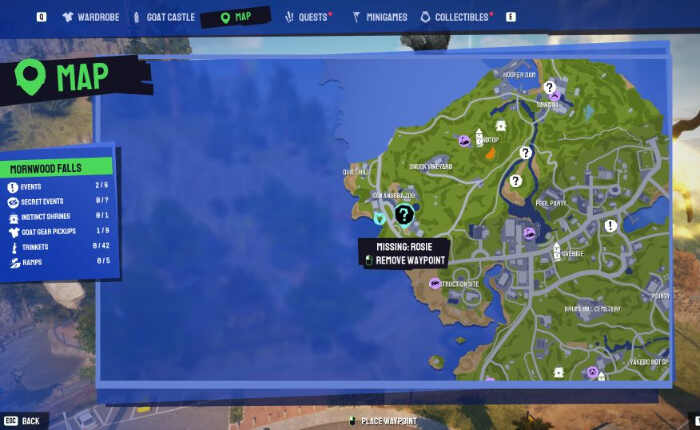The height and width of the screenshot is (430, 700).
Task: Select the question mark marker below Hooper Dam
Action: click(x=549, y=88)
